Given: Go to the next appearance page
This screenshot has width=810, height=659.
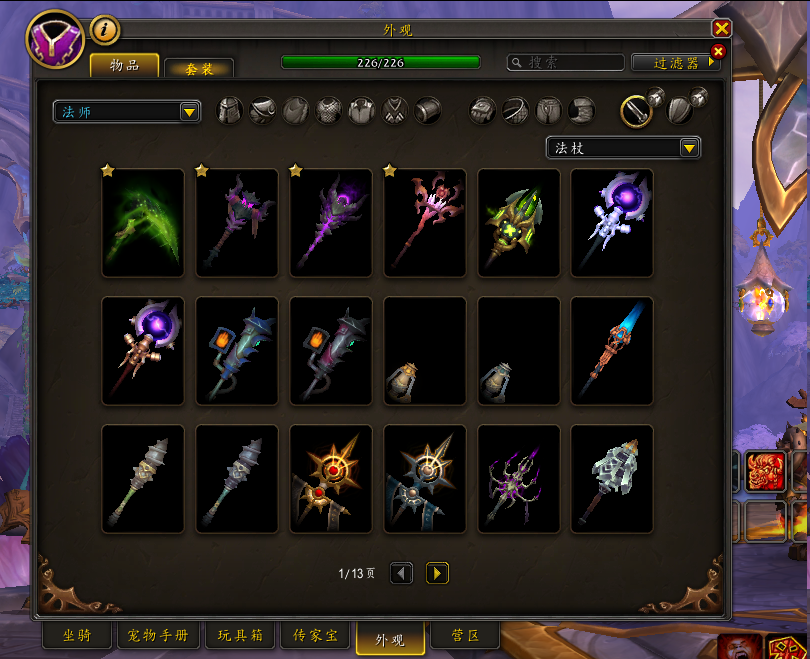Looking at the screenshot, I should [x=437, y=573].
